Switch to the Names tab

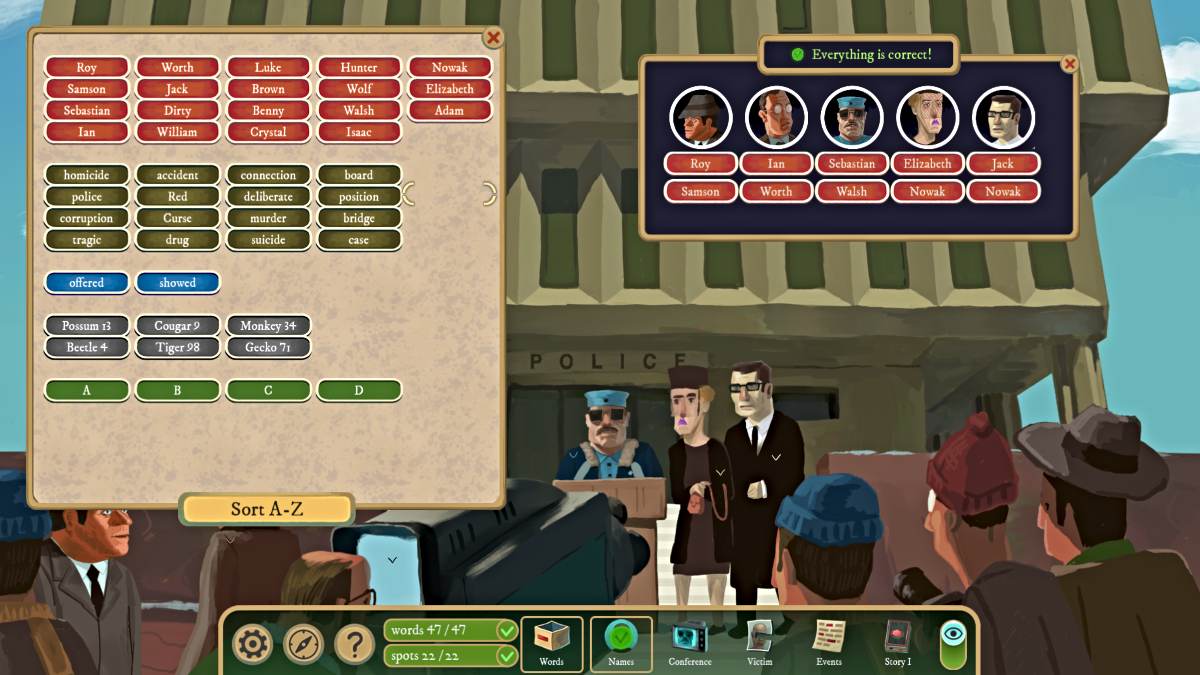click(x=621, y=643)
